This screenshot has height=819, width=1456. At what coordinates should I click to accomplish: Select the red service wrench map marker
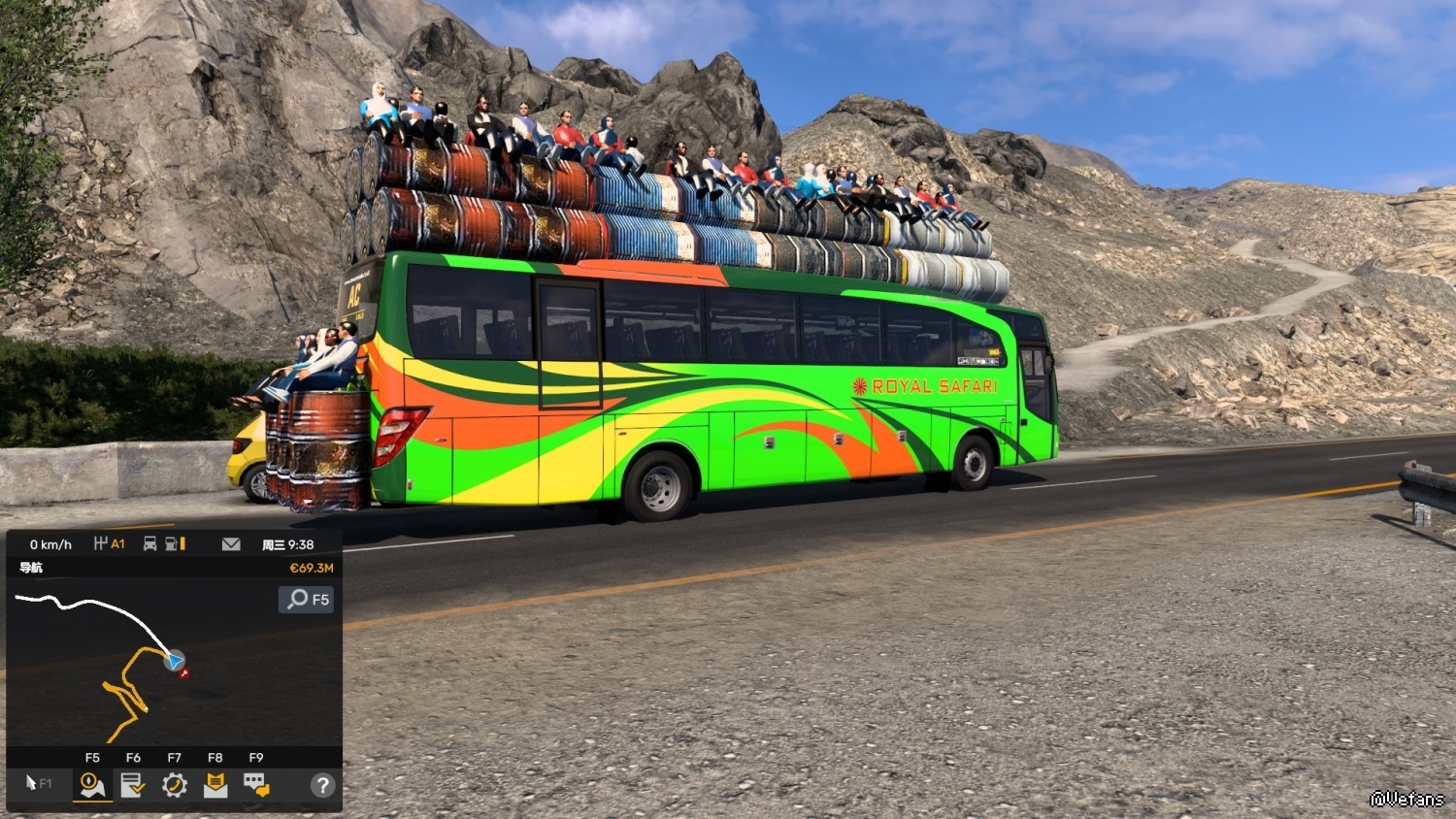[x=184, y=672]
